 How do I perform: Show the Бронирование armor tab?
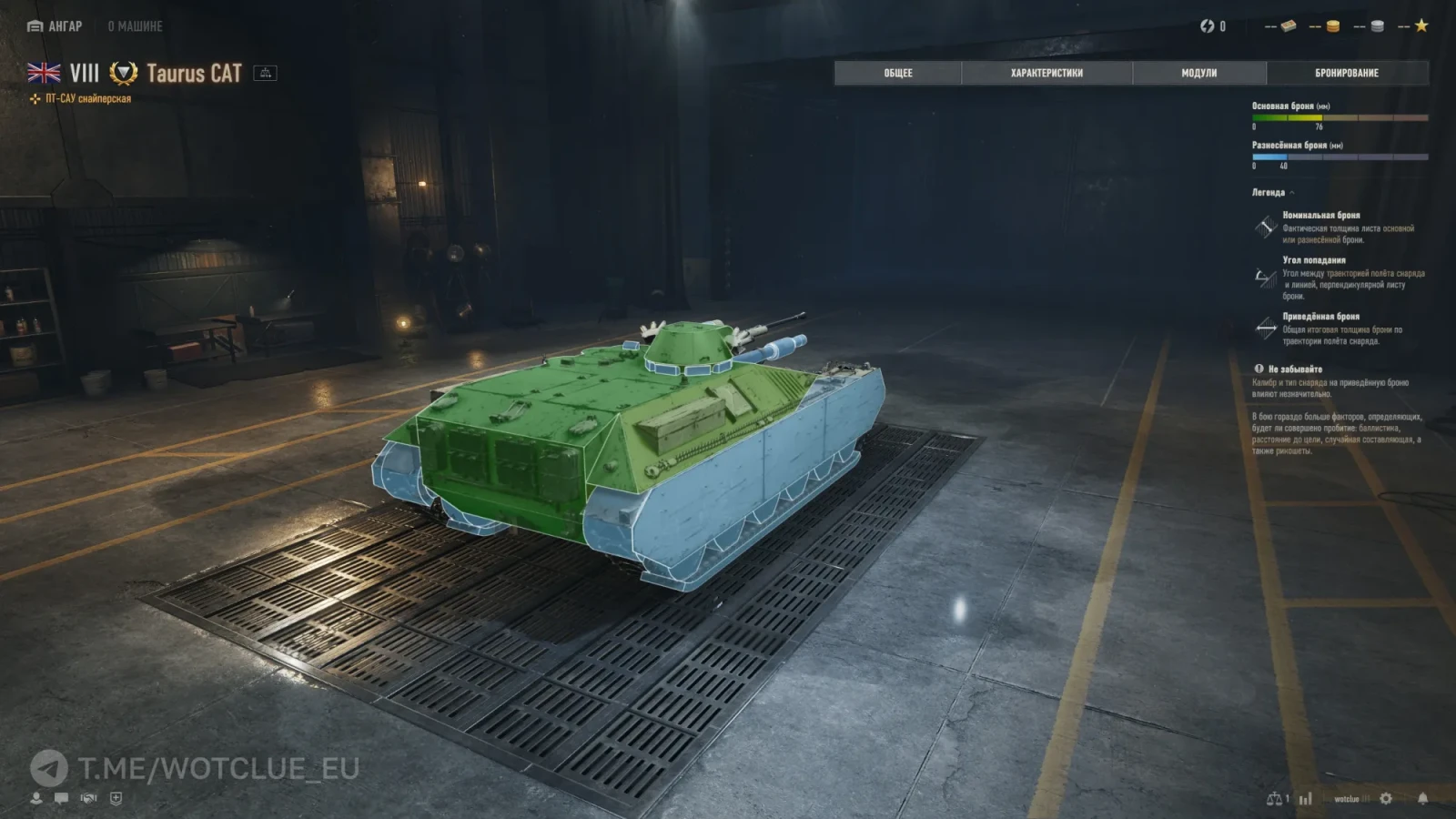click(1346, 73)
